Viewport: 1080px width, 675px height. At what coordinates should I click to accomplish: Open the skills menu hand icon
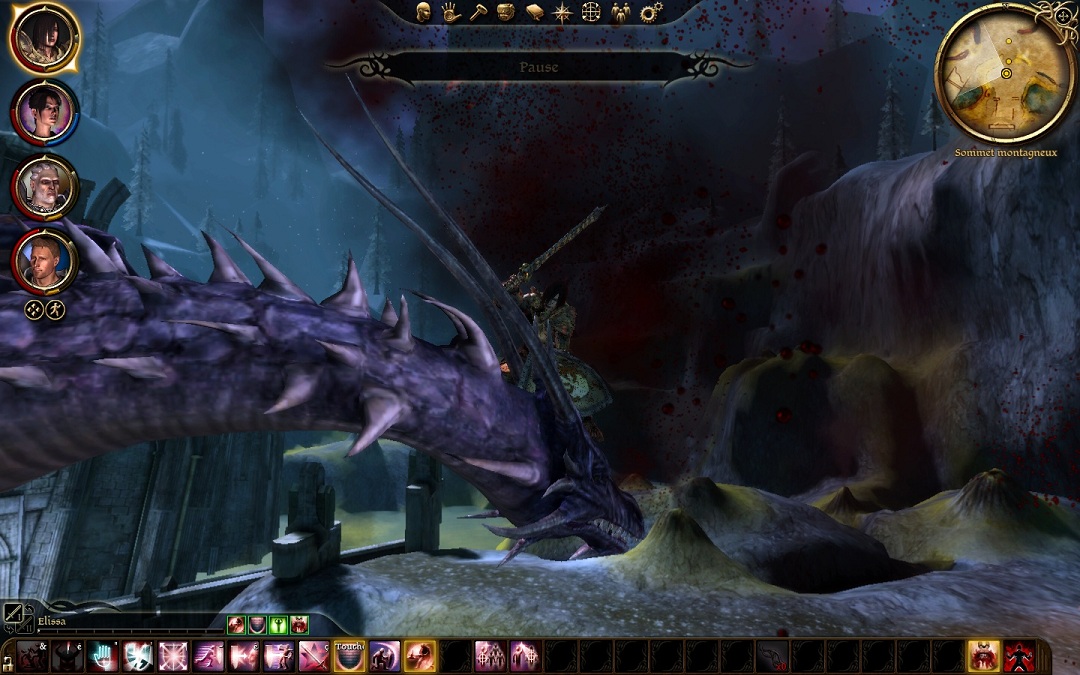pos(451,12)
